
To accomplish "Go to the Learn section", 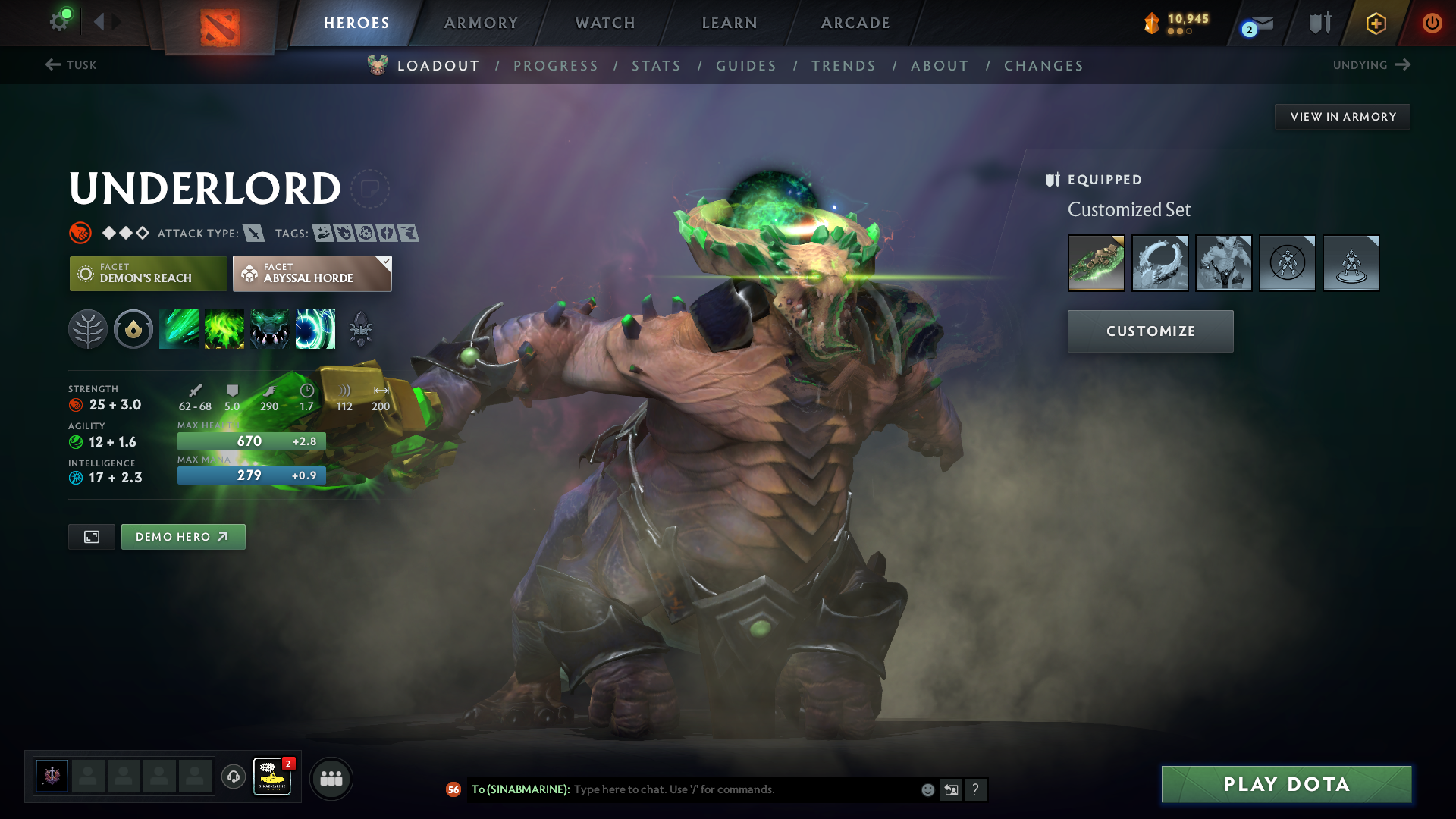I will 730,23.
